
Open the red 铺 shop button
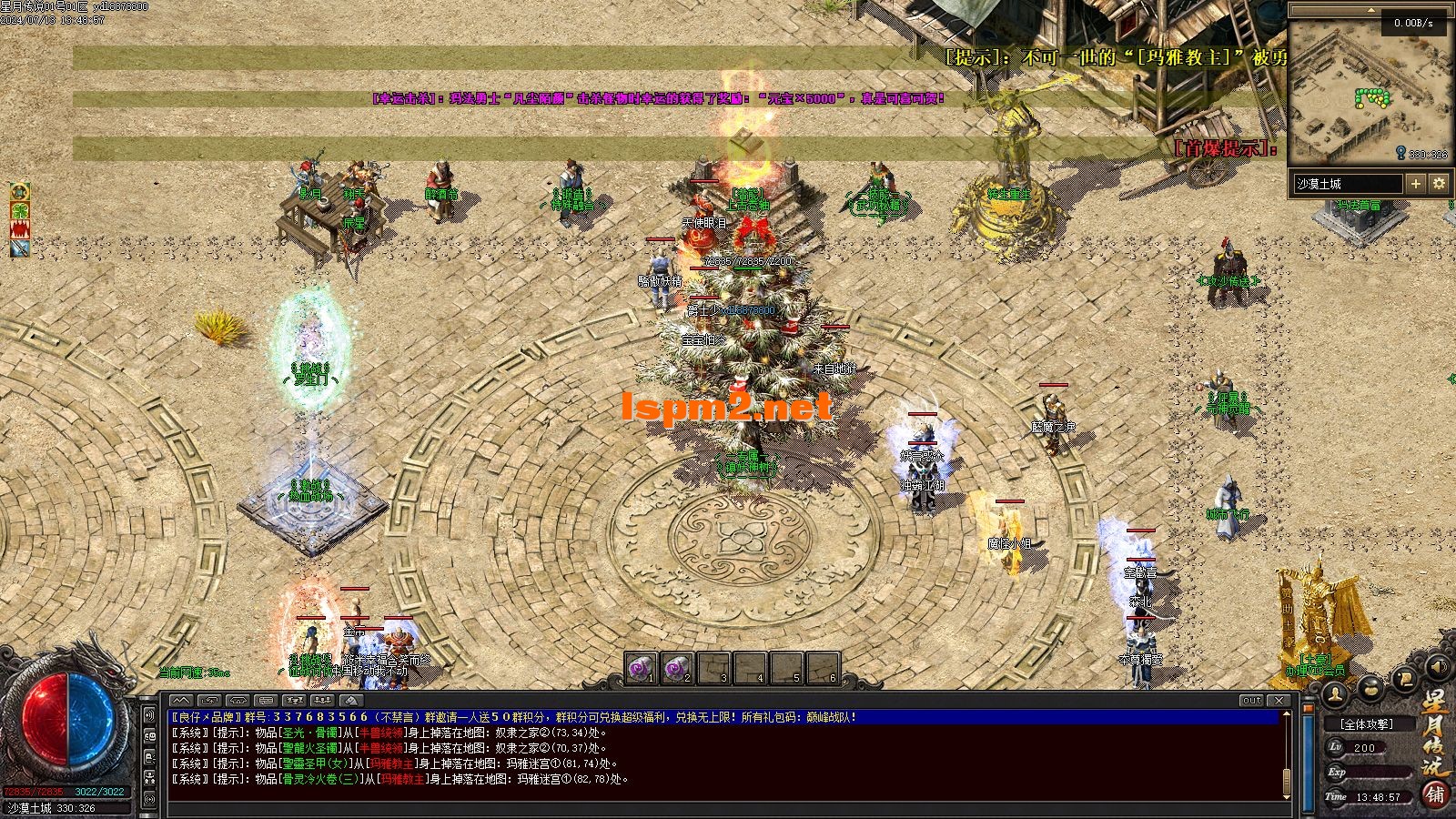click(1435, 794)
